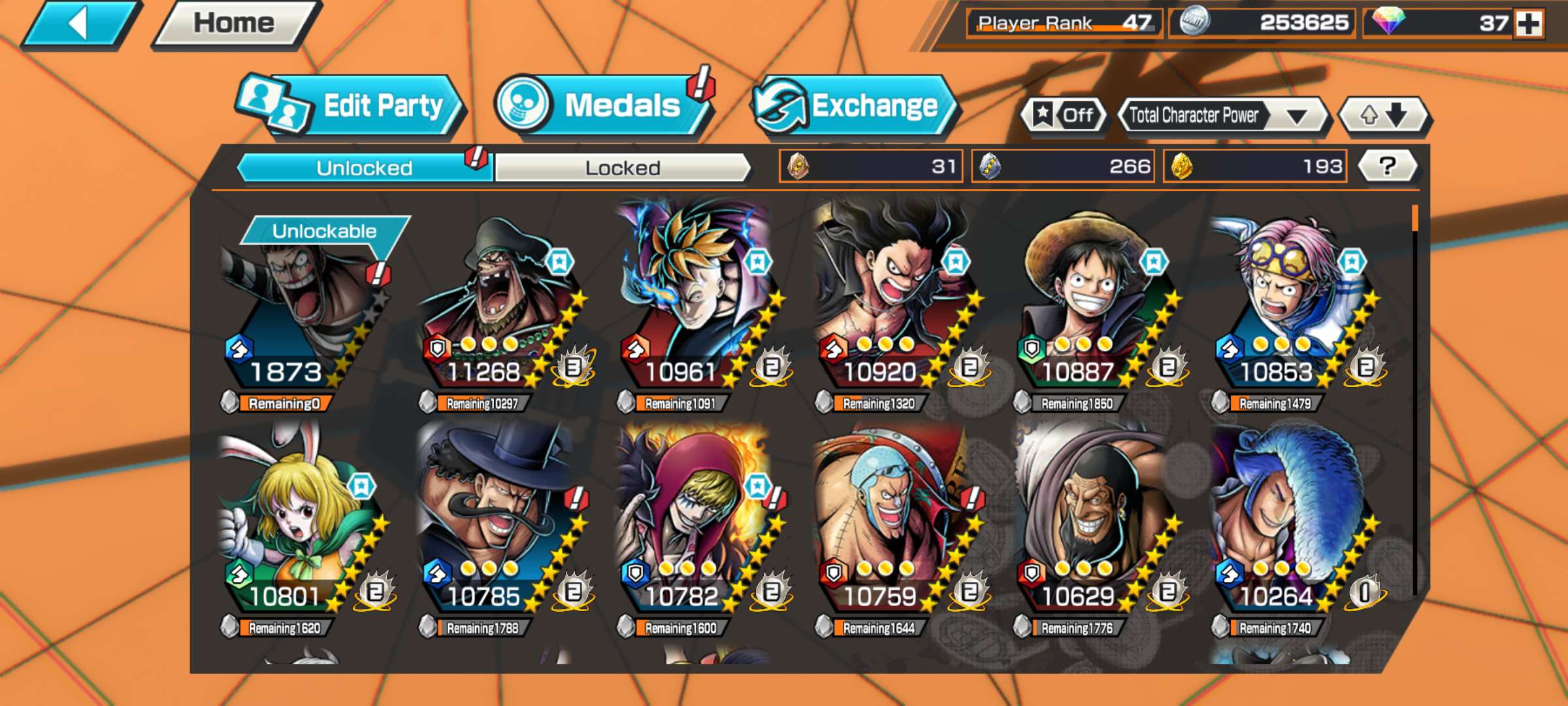Toggle the favorites filter Off button
1568x706 pixels.
[1064, 116]
